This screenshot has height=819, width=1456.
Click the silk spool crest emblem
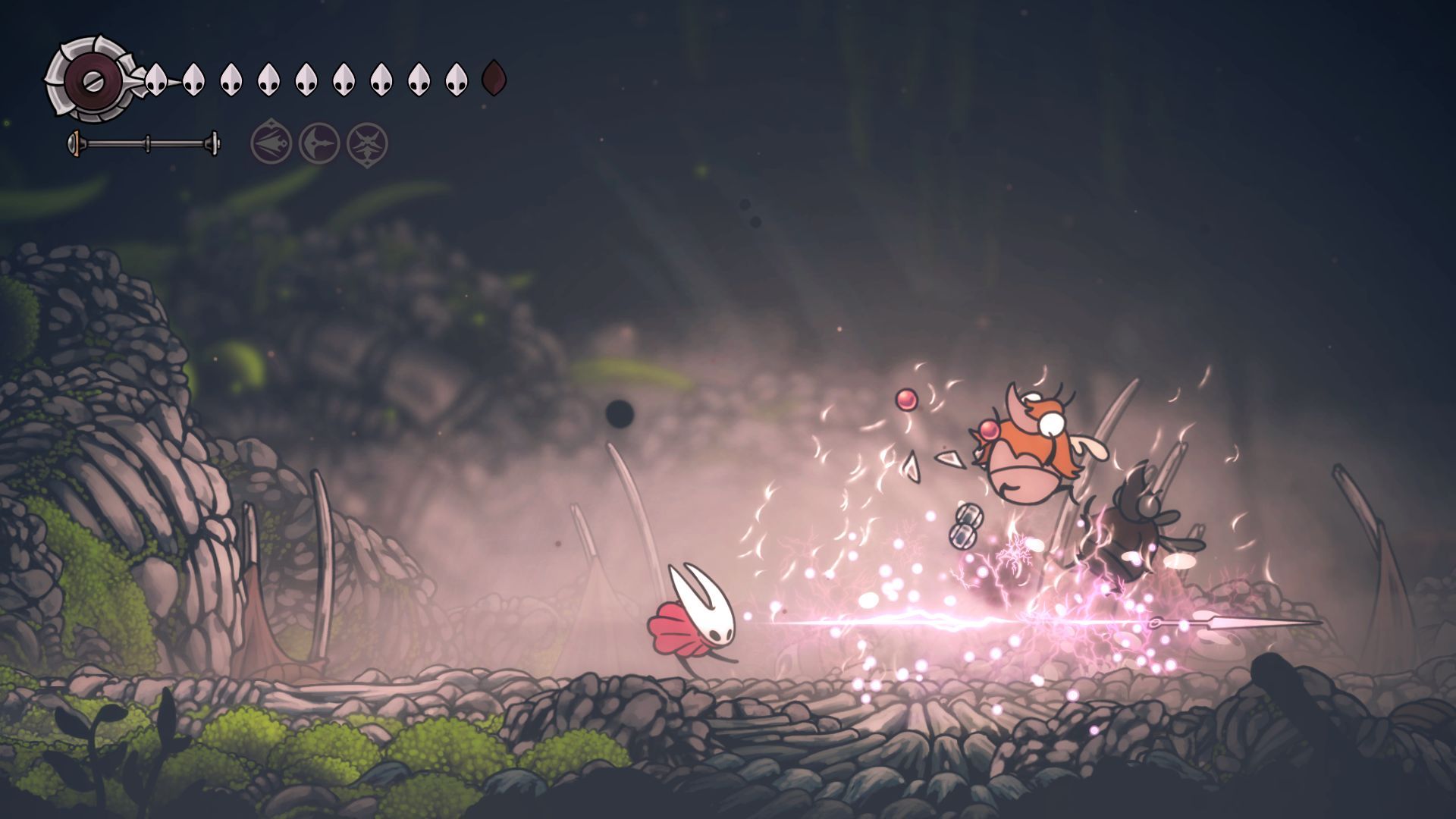pos(91,79)
